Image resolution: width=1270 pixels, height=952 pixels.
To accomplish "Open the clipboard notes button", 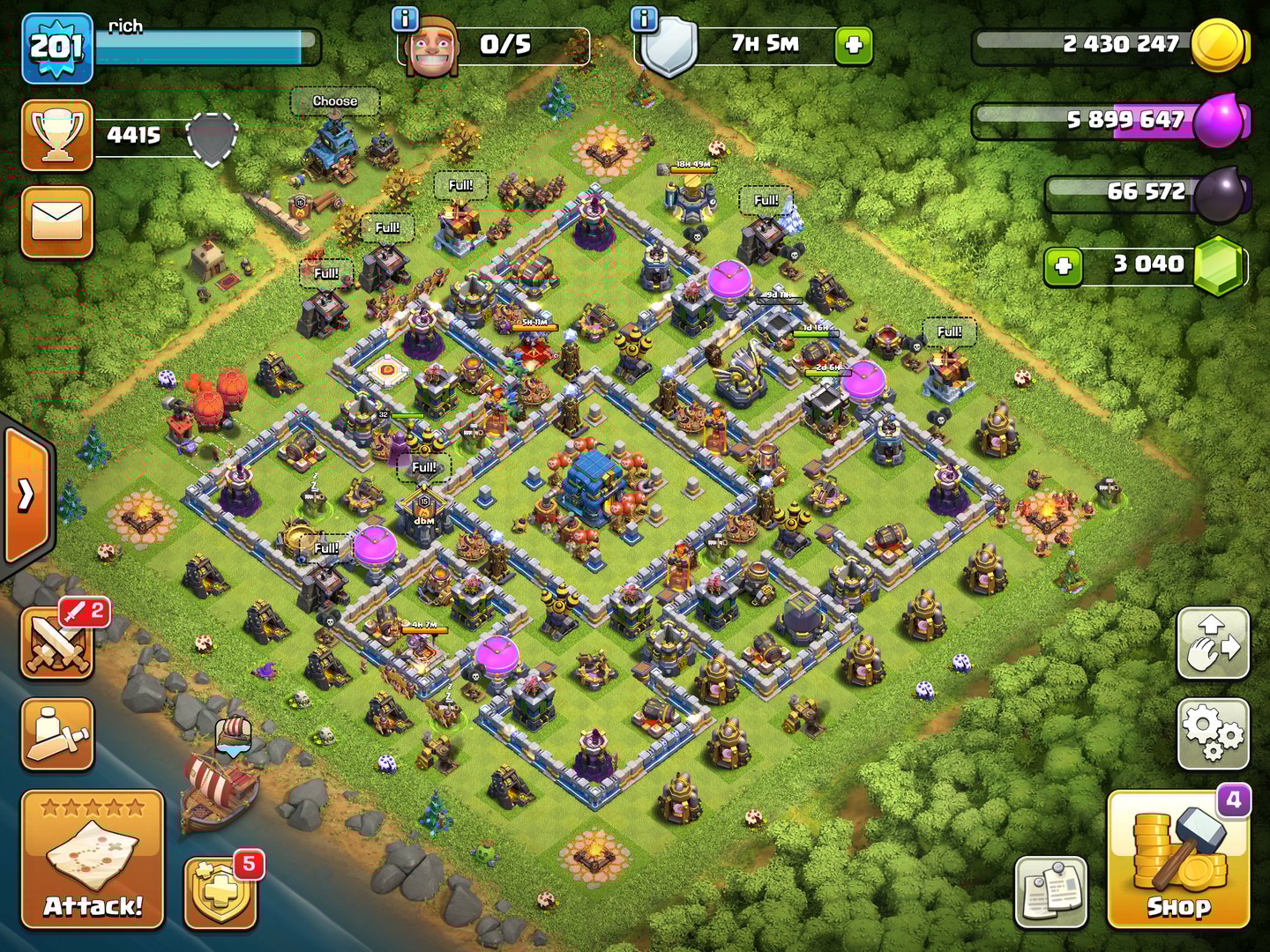I will [1050, 891].
